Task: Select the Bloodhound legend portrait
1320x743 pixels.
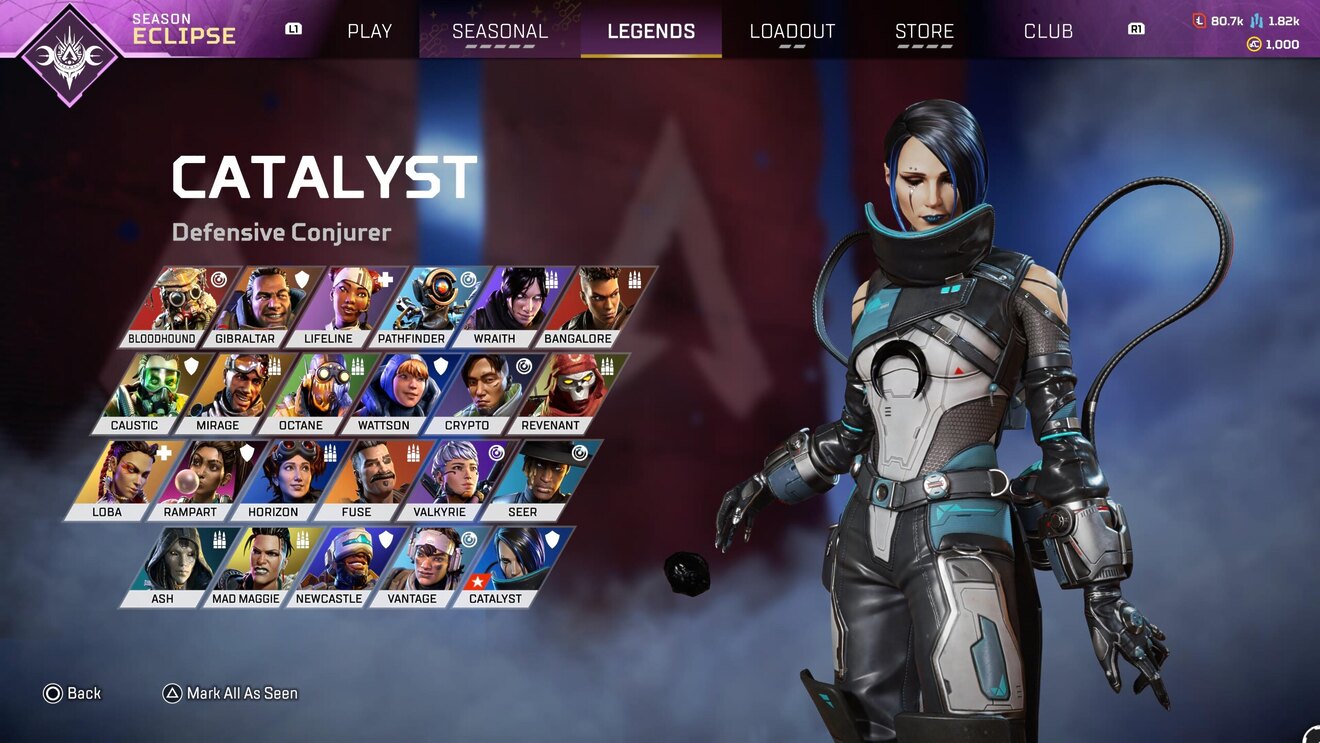Action: point(173,300)
